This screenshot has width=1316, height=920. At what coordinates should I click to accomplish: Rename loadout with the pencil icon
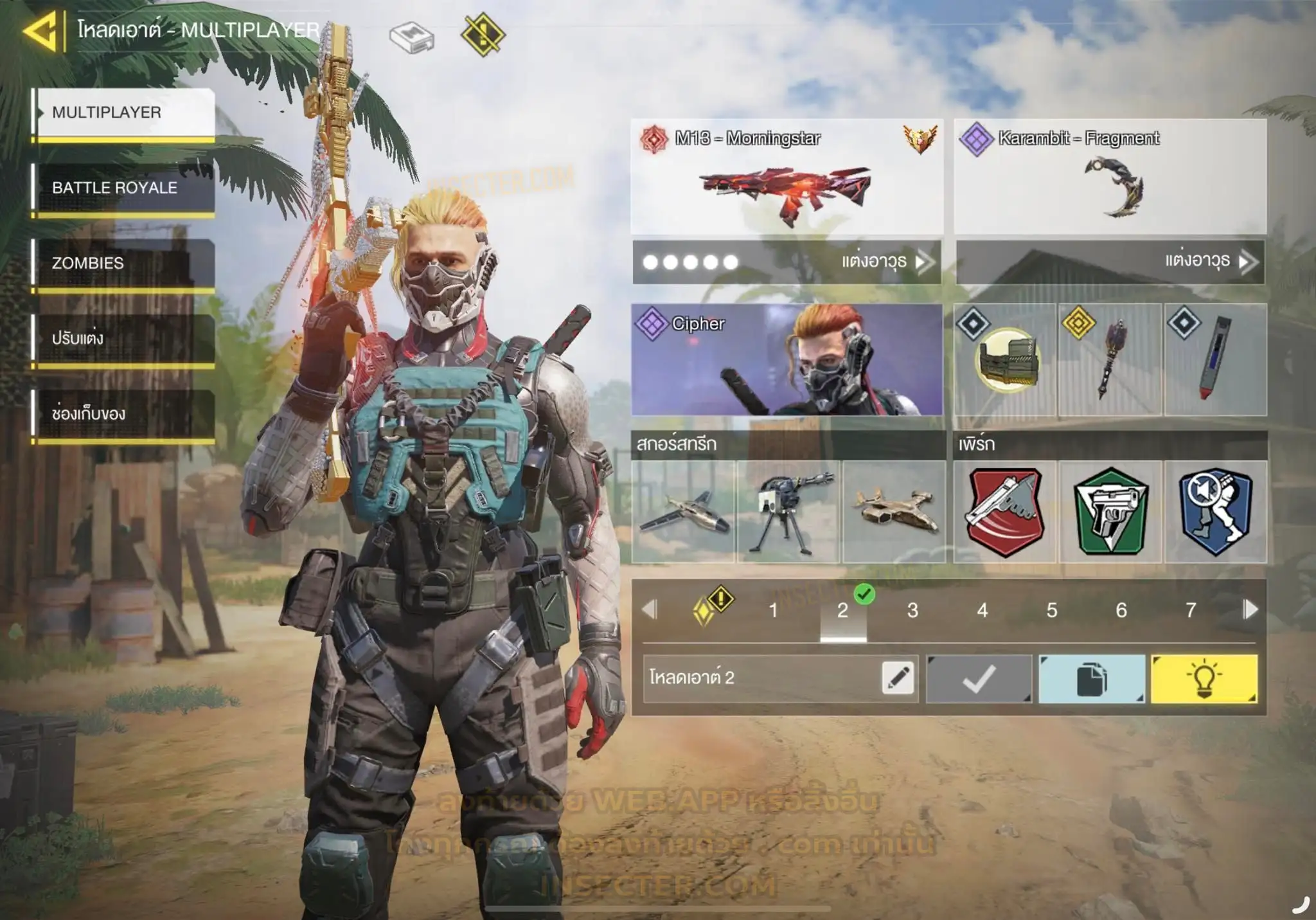pos(897,678)
